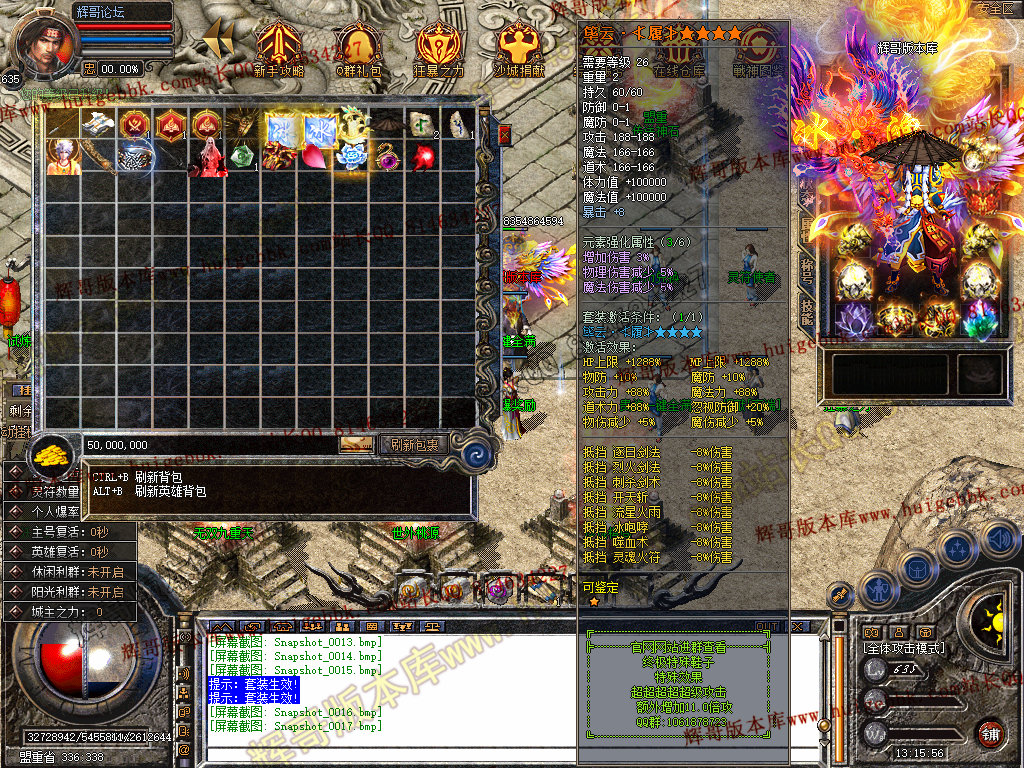Click the chat text input line
1024x768 pixels.
(x=390, y=741)
